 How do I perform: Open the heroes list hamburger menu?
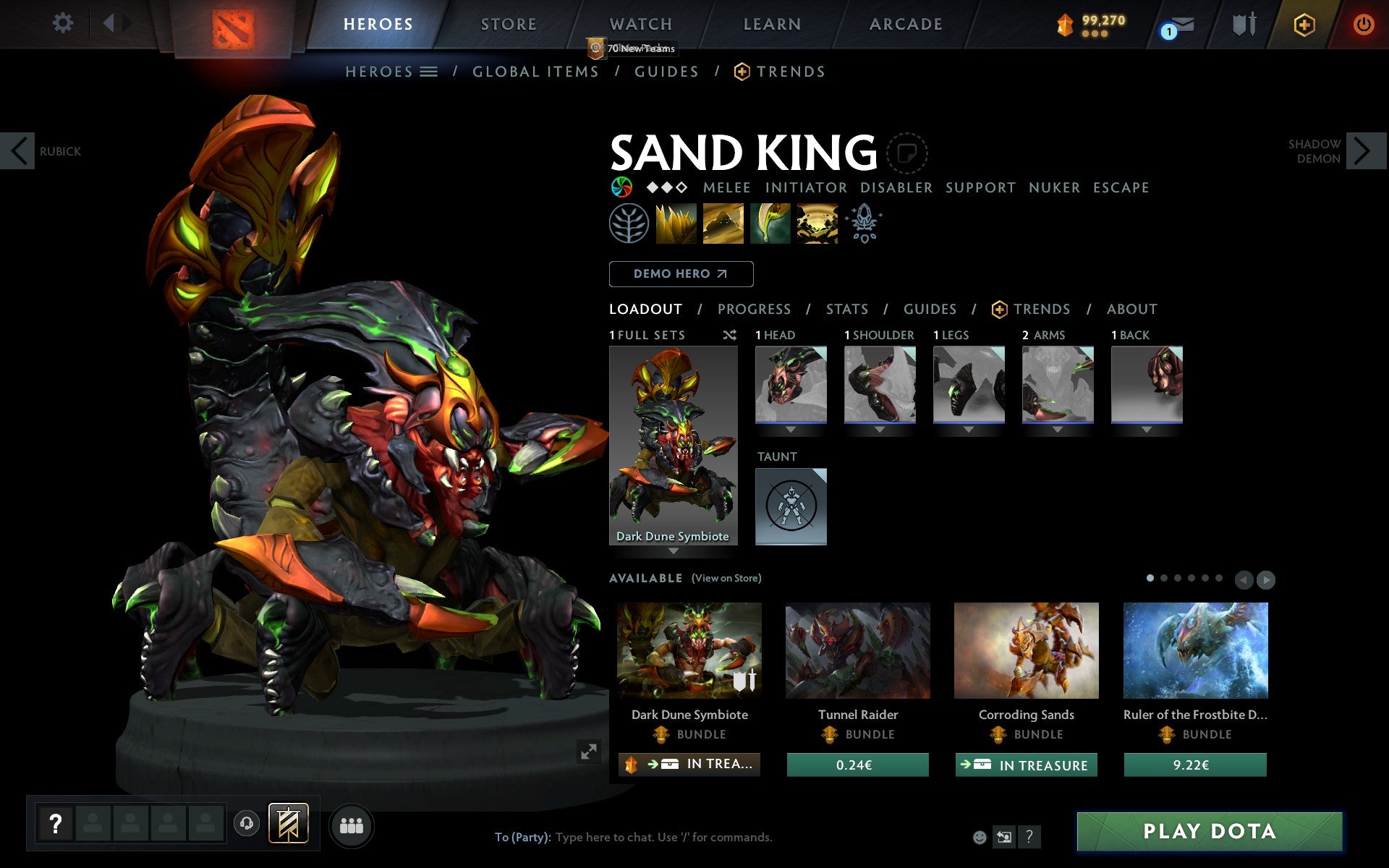[430, 72]
